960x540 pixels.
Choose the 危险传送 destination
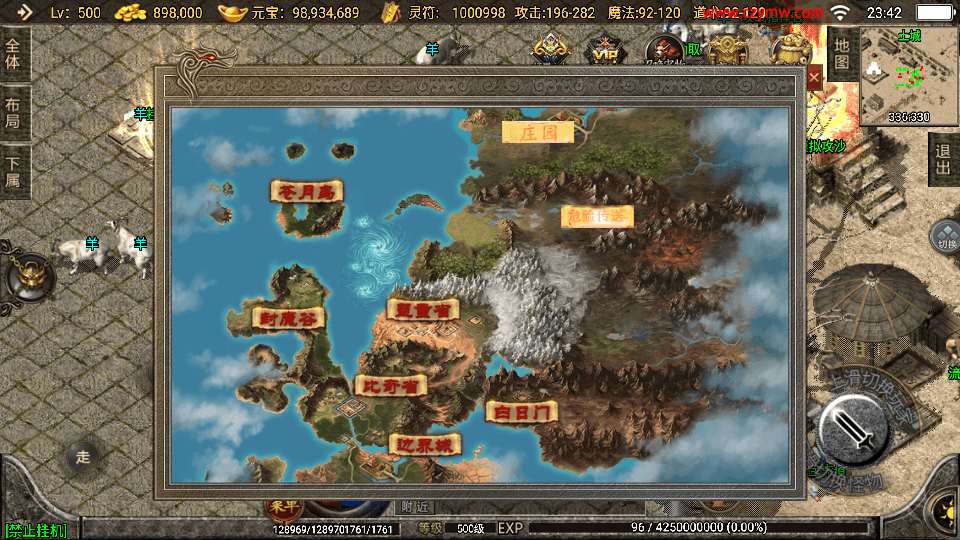click(x=597, y=216)
